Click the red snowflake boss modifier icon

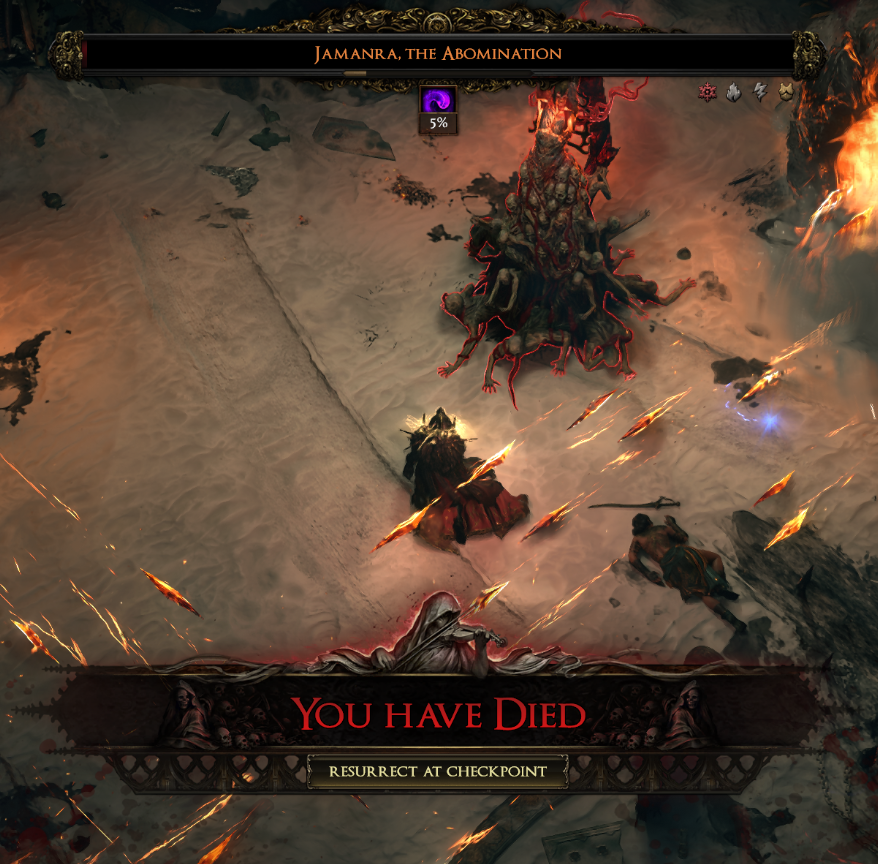(708, 93)
